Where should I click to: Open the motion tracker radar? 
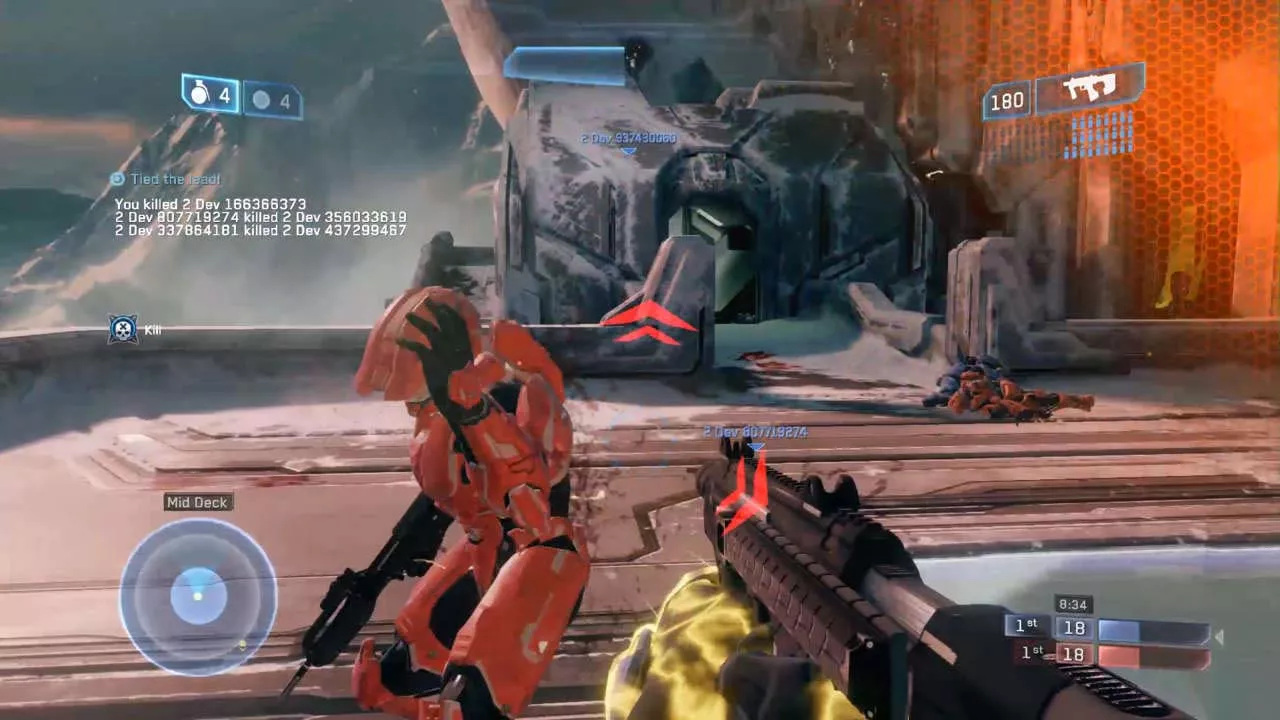tap(198, 596)
